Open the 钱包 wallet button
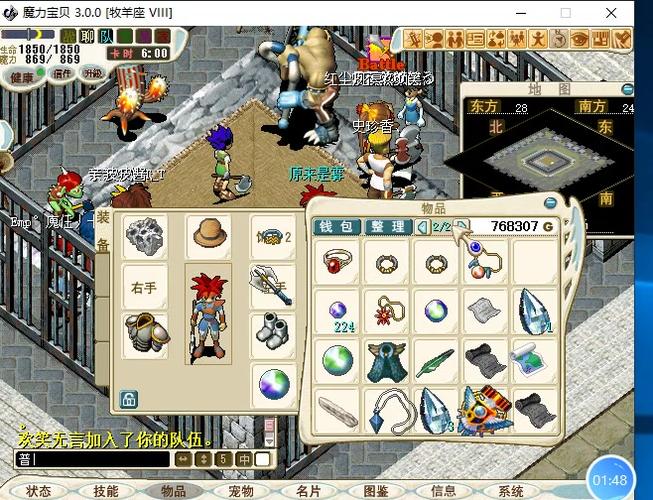The height and width of the screenshot is (500, 653). (338, 227)
